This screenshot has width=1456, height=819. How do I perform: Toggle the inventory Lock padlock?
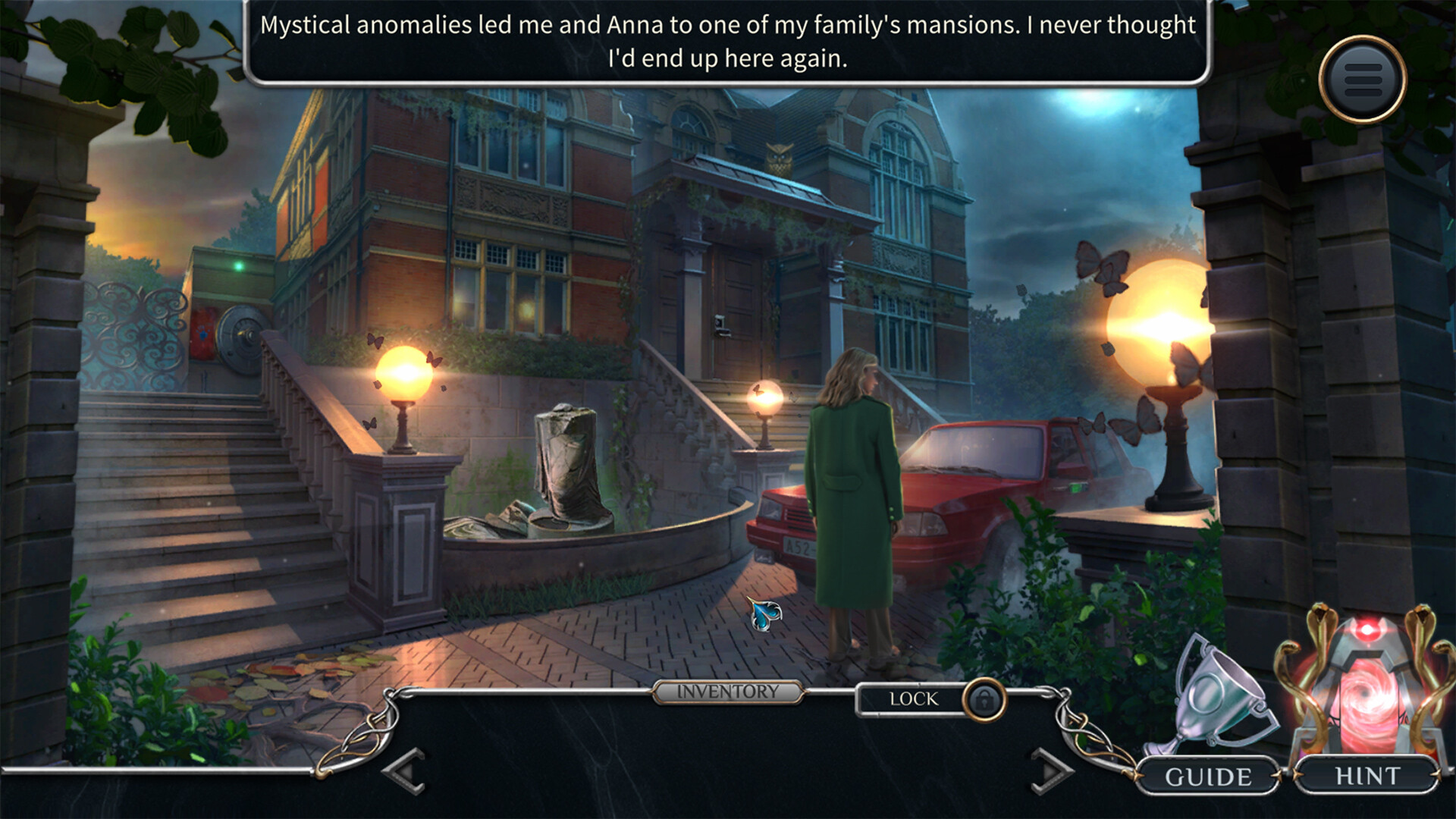pos(984,699)
